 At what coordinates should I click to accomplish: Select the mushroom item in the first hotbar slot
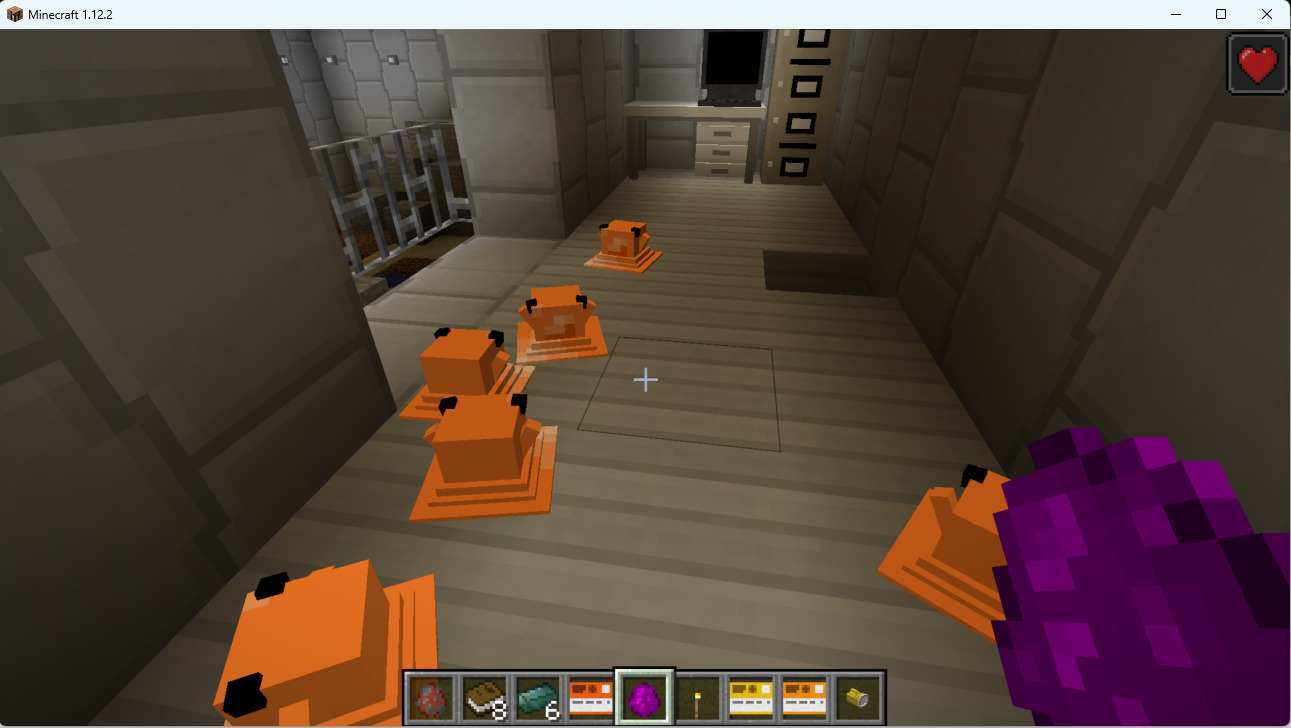pyautogui.click(x=428, y=695)
